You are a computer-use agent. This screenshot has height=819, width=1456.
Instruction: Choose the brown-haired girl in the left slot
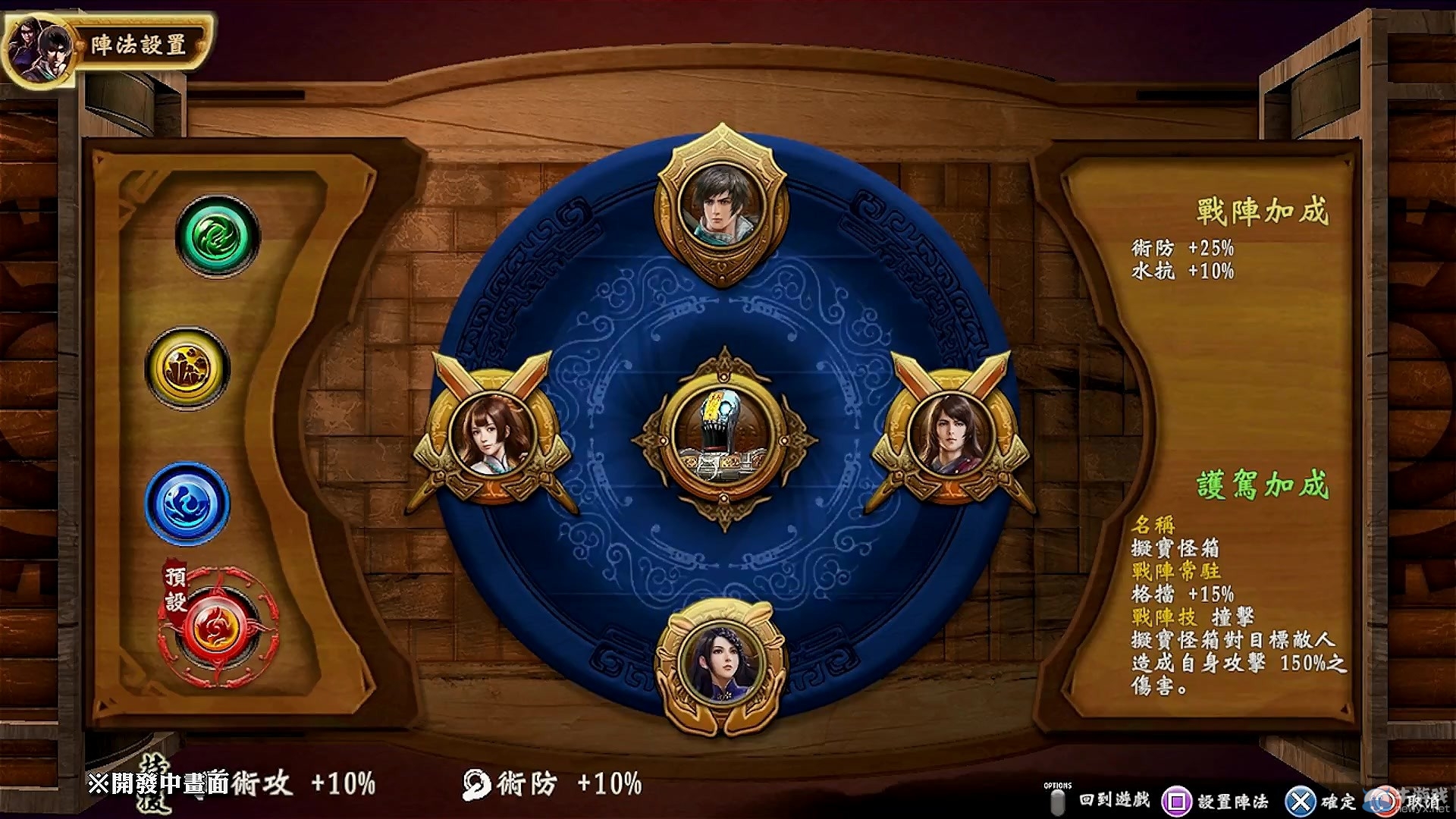[x=493, y=434]
